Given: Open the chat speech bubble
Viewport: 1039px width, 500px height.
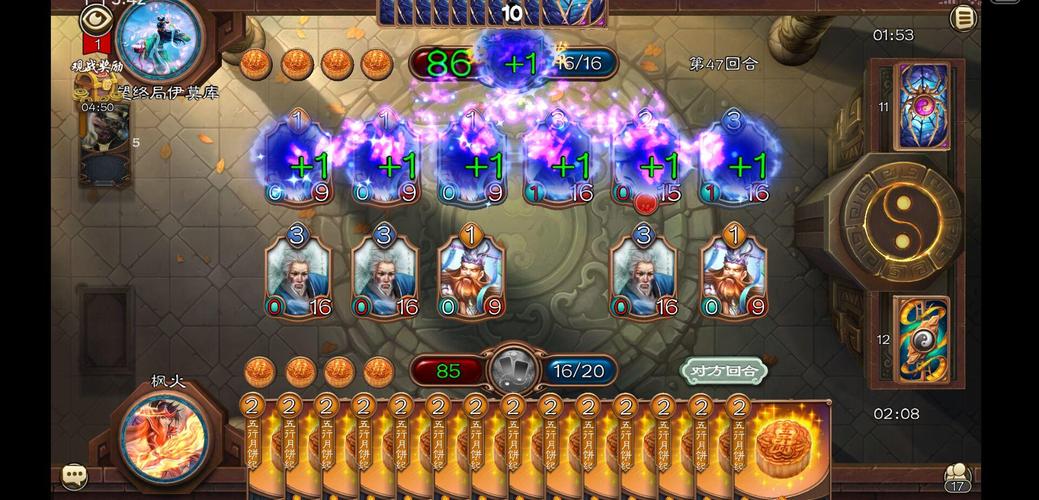Looking at the screenshot, I should [74, 475].
